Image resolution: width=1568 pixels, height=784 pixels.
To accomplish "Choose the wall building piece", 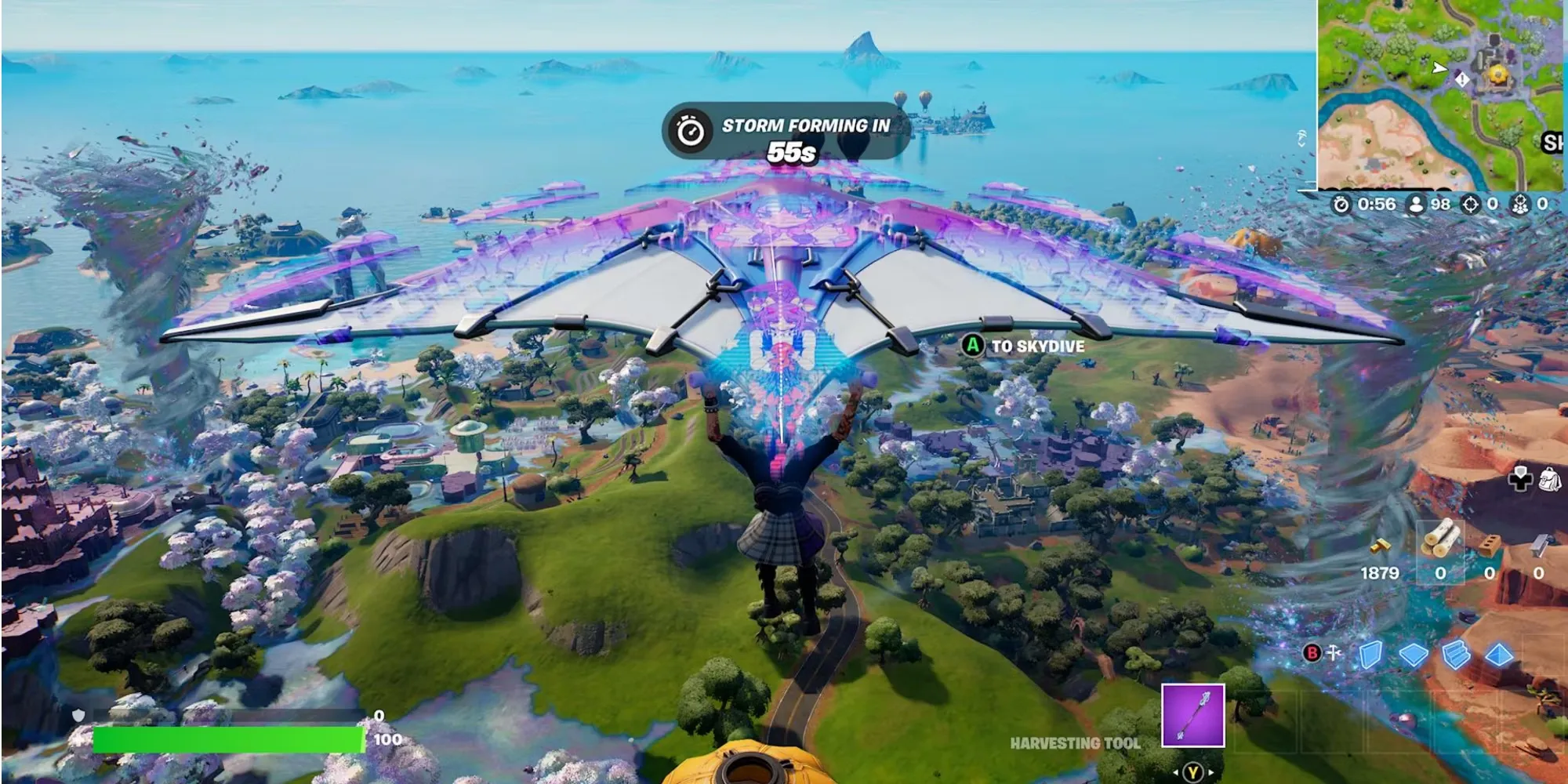I will tap(1370, 655).
